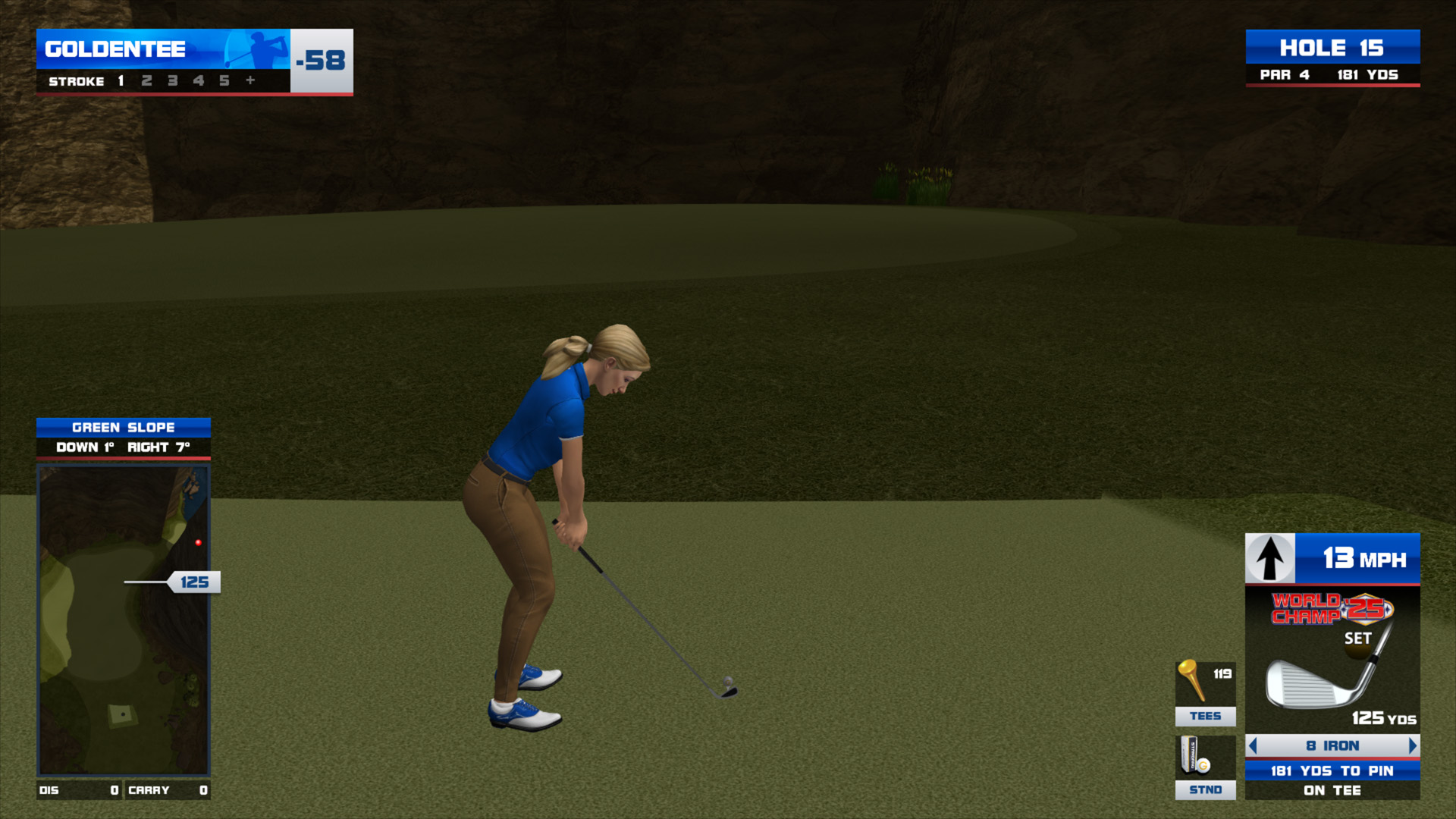Click the course overview minimap
Viewport: 1456px width, 819px height.
[x=124, y=620]
